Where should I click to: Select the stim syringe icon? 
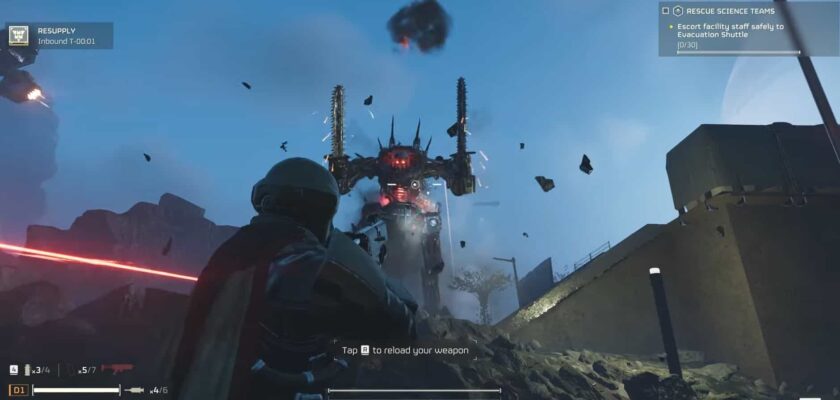tap(134, 390)
